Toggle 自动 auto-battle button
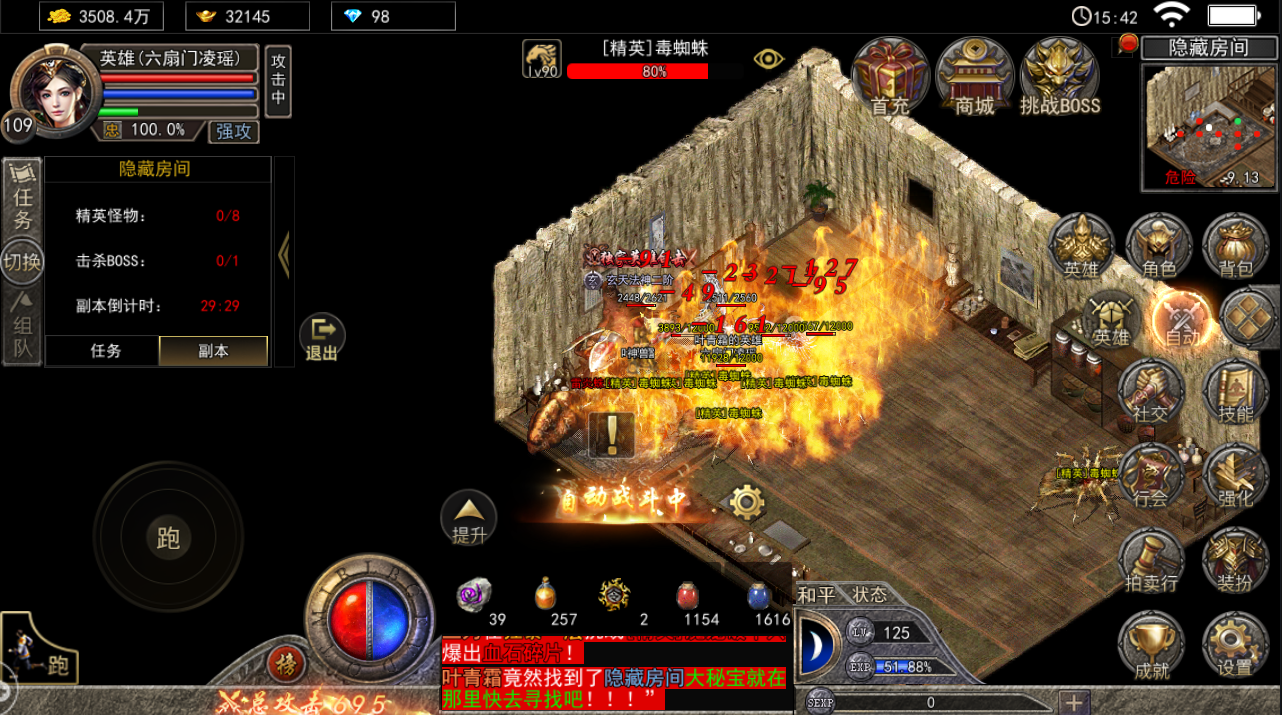This screenshot has width=1282, height=715. [x=1182, y=320]
